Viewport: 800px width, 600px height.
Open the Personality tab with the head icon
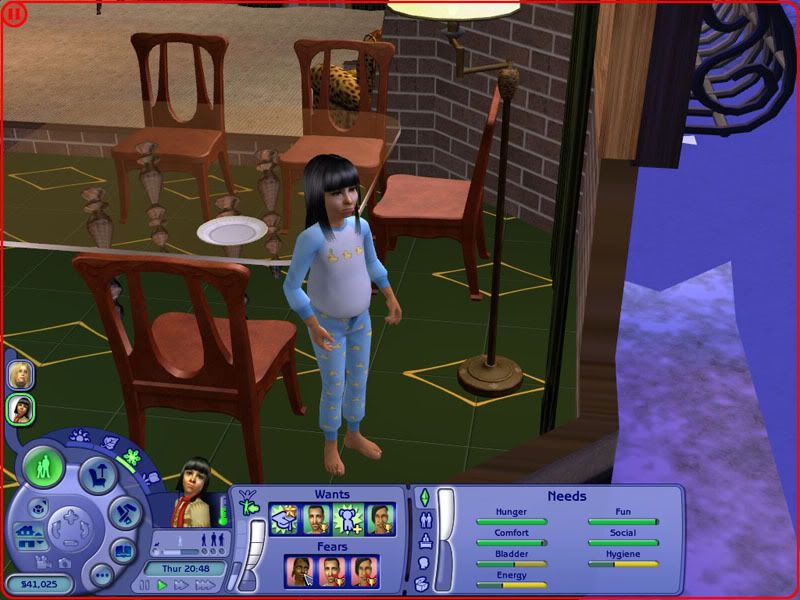click(x=424, y=563)
